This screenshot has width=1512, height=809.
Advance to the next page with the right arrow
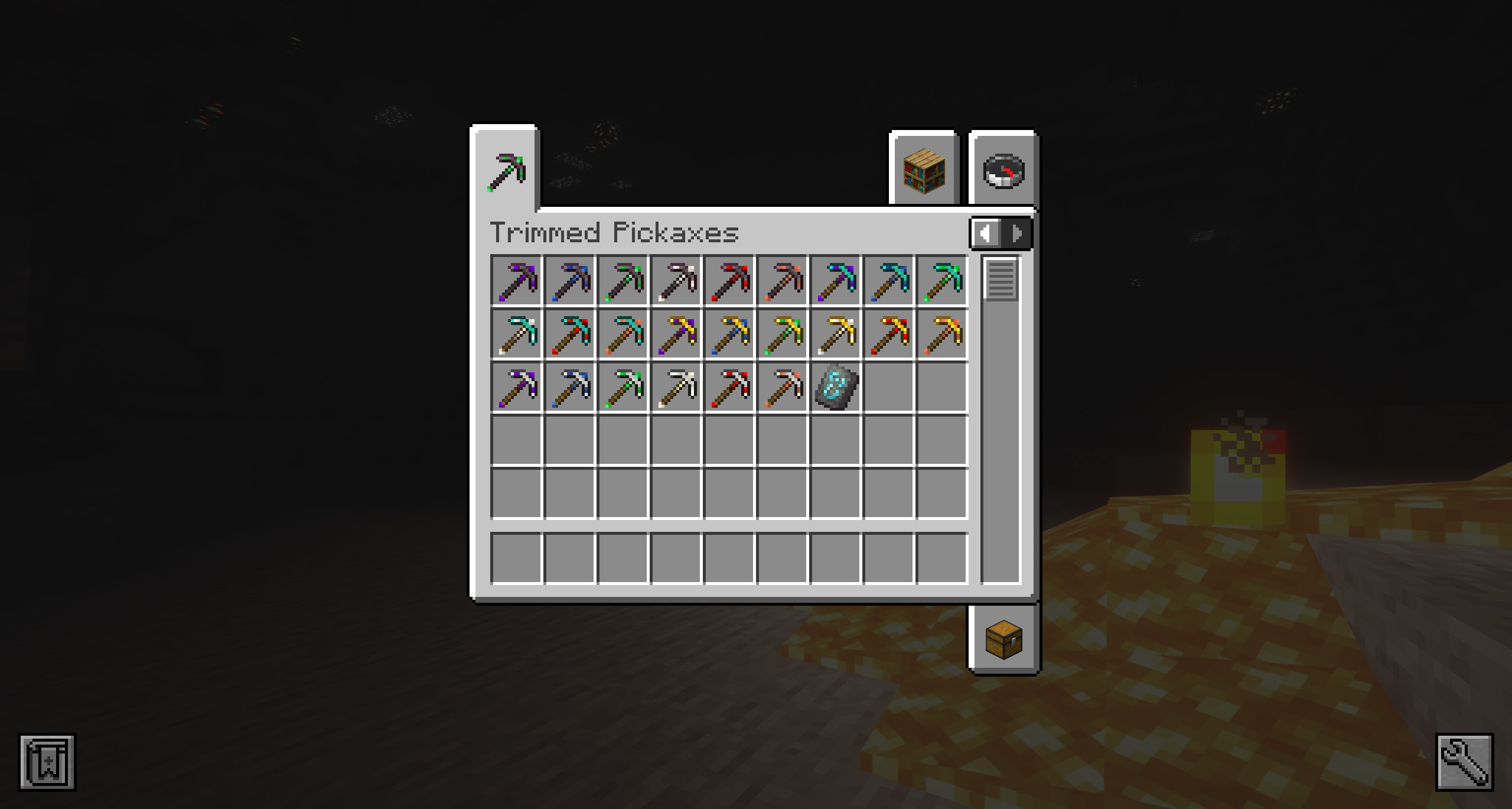pos(1017,233)
